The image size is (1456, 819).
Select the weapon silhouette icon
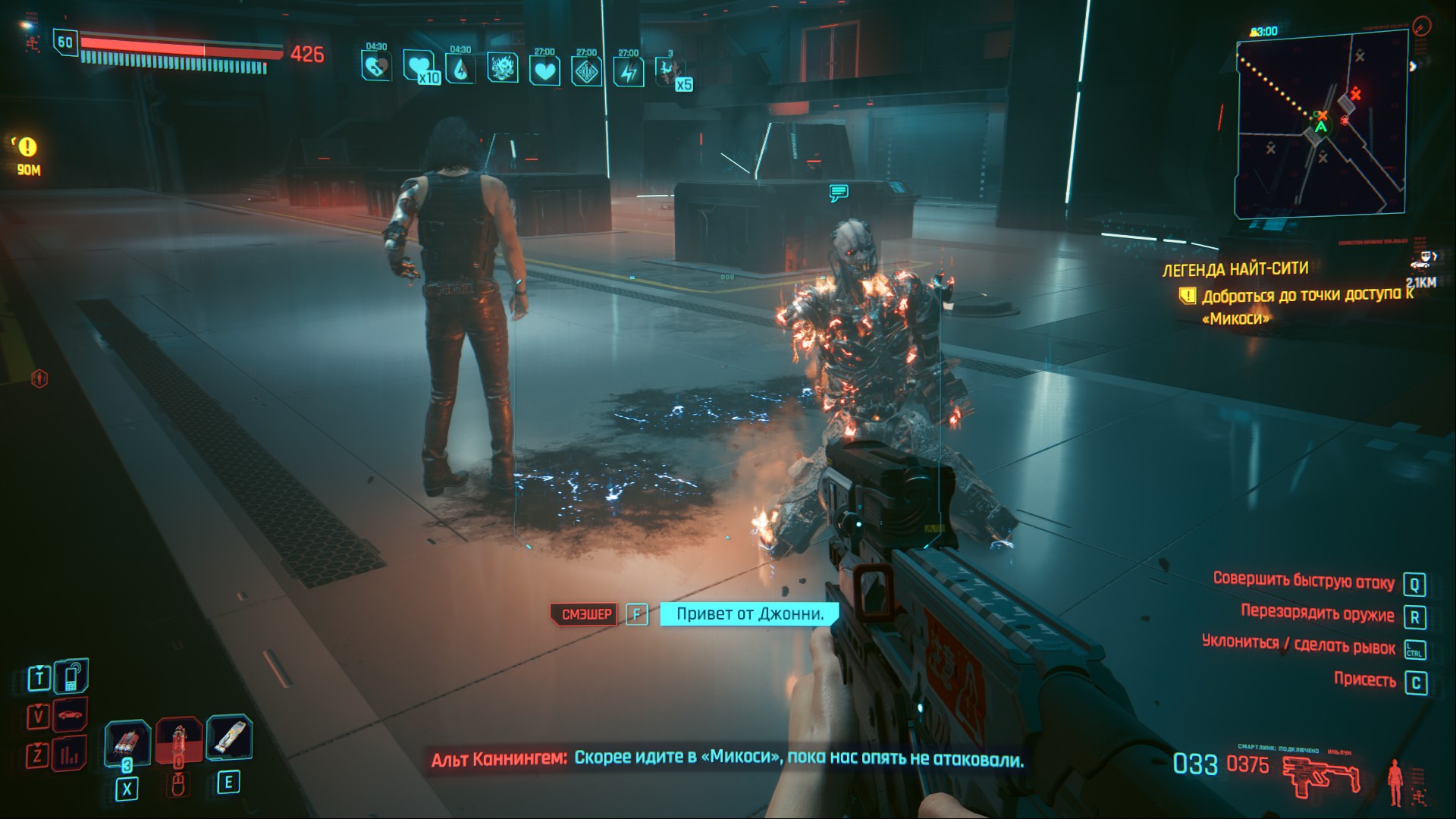click(x=1321, y=777)
